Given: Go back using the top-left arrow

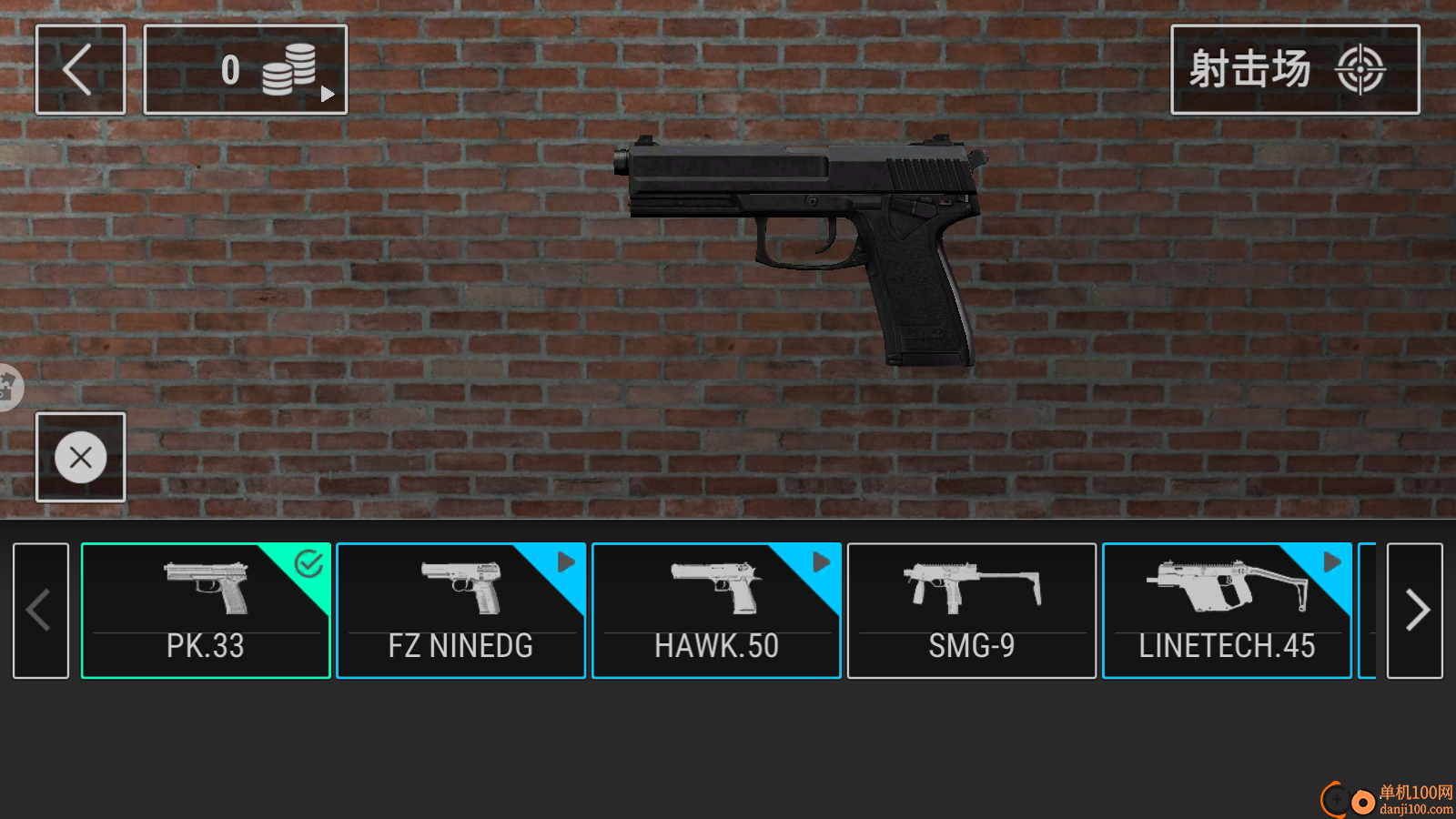Looking at the screenshot, I should (80, 69).
